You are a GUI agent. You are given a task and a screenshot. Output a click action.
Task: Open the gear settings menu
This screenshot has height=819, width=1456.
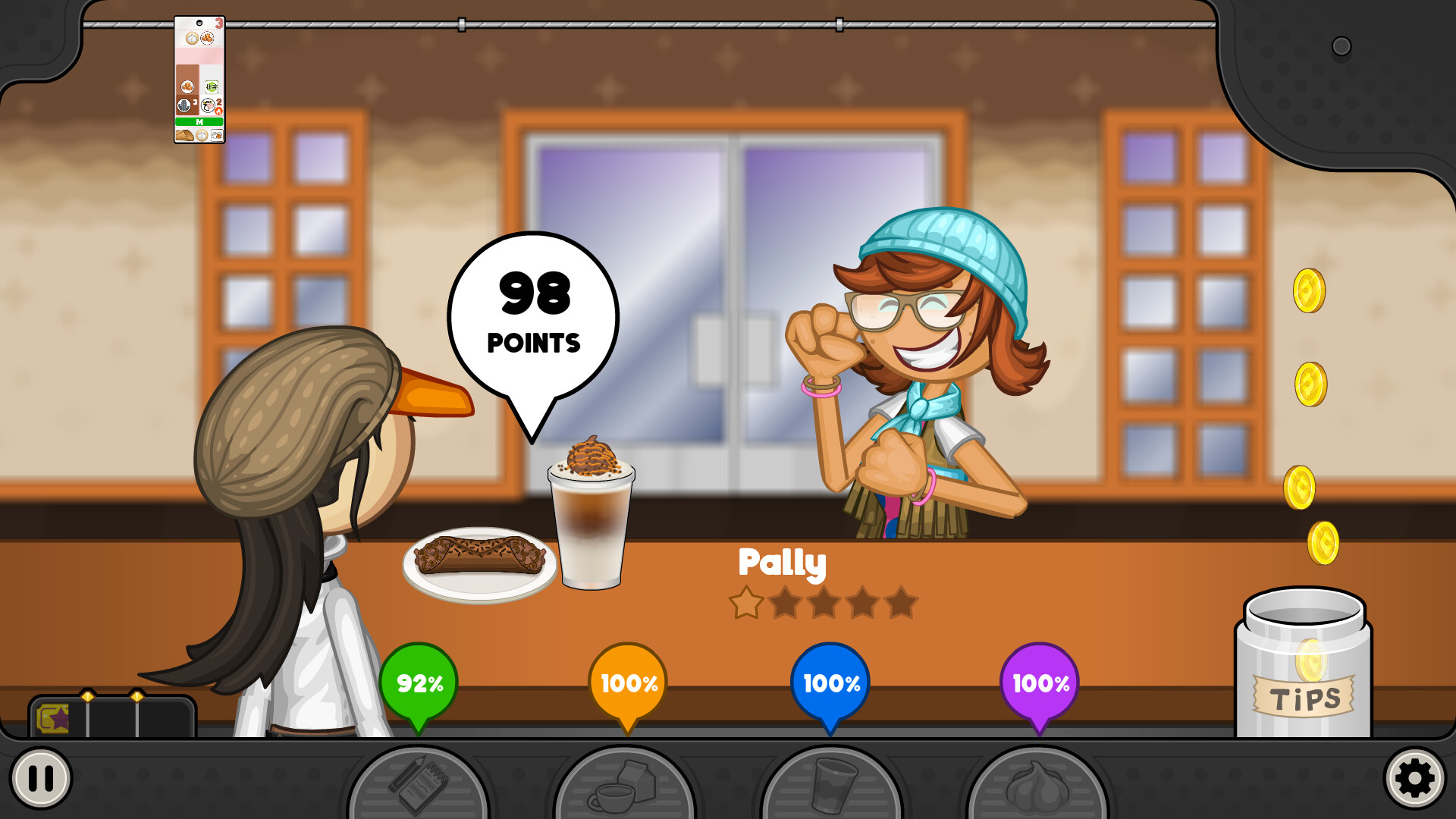1414,777
